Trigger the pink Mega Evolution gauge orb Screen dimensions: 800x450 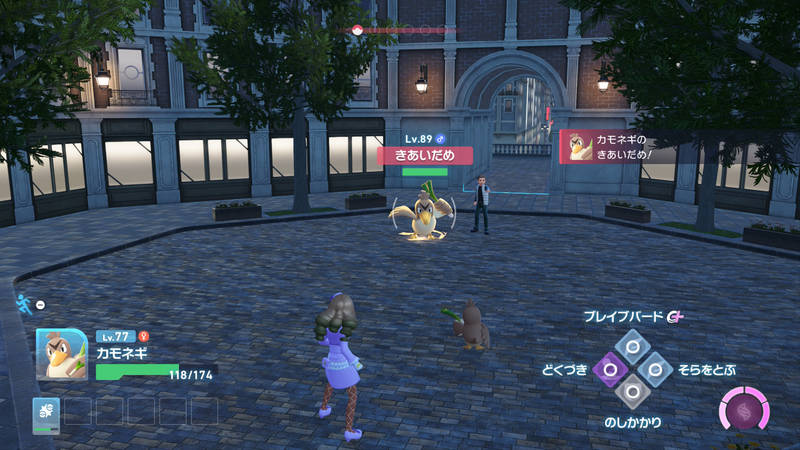(743, 412)
